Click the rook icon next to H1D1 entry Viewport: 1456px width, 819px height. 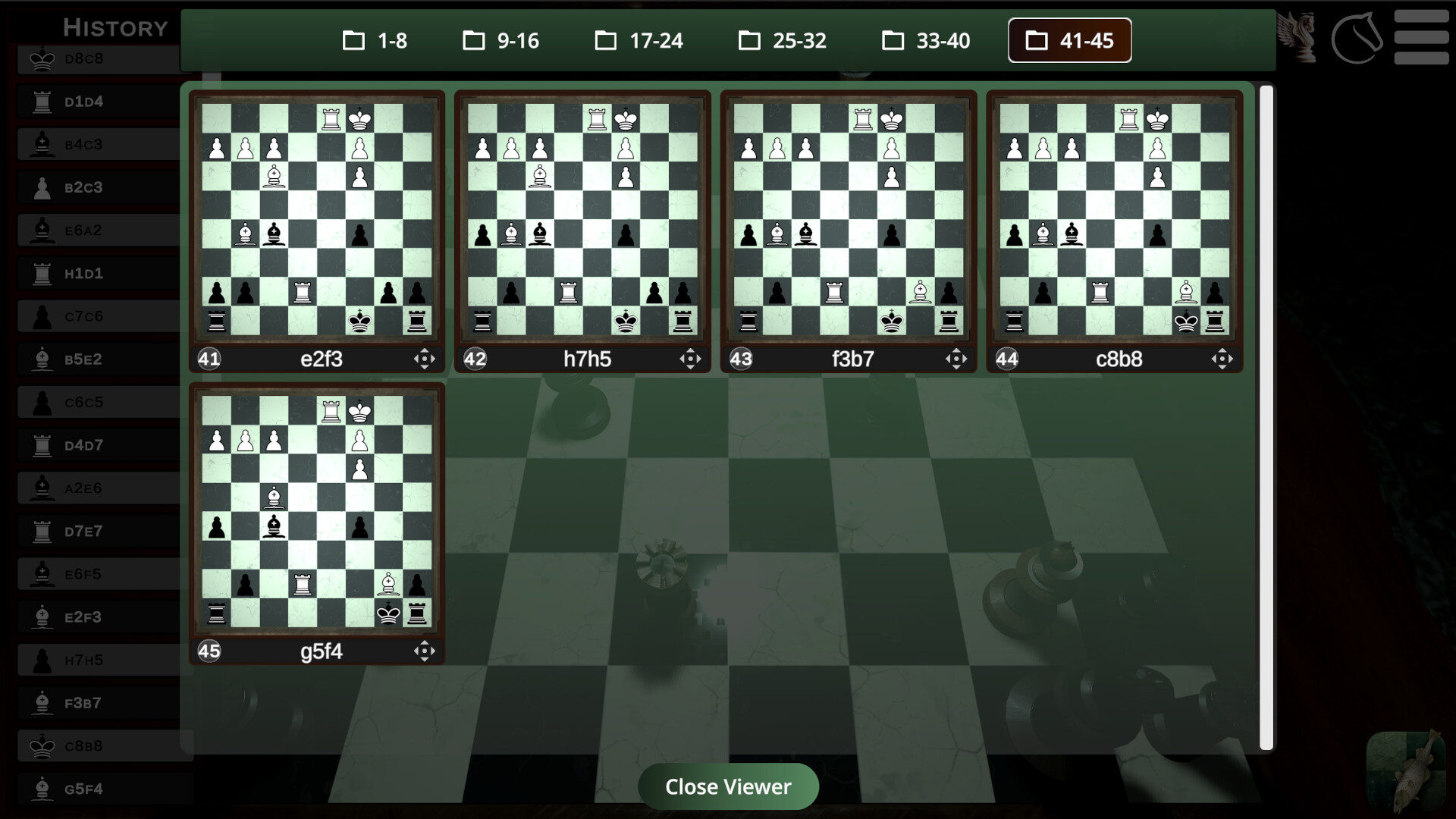(x=42, y=273)
